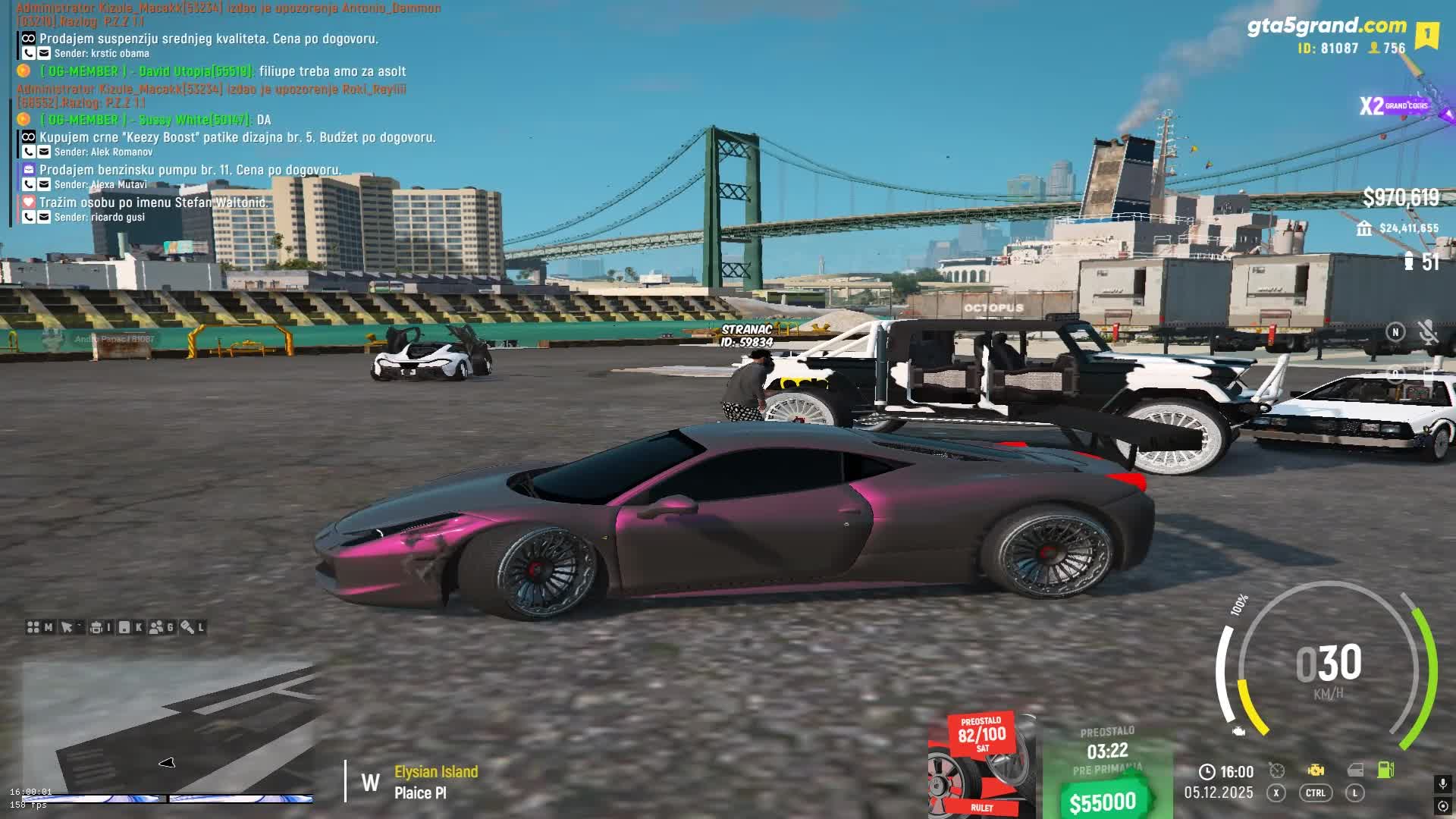Image resolution: width=1456 pixels, height=819 pixels.
Task: Click the recenter target icon below microphone
Action: (x=1442, y=806)
